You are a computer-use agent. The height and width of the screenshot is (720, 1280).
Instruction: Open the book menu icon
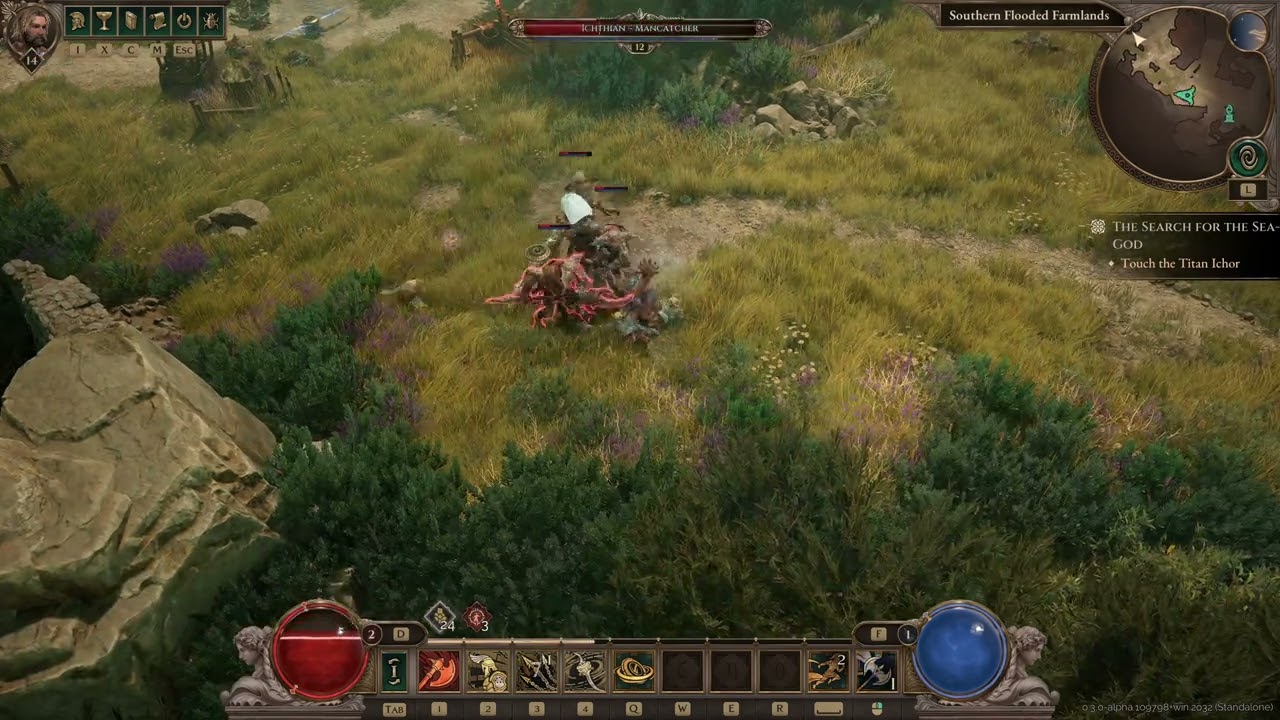coord(131,21)
